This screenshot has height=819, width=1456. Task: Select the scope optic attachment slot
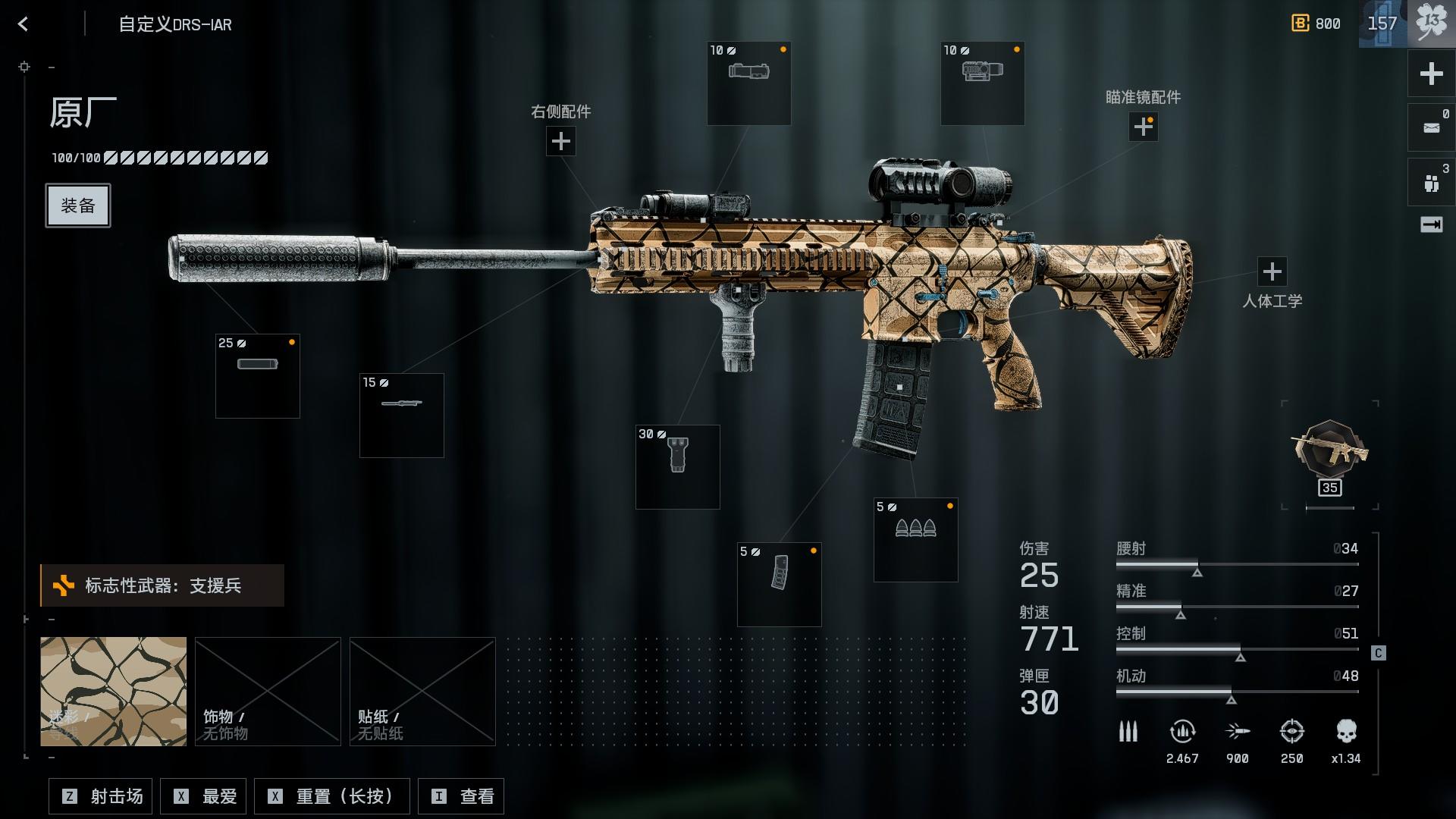(x=983, y=83)
